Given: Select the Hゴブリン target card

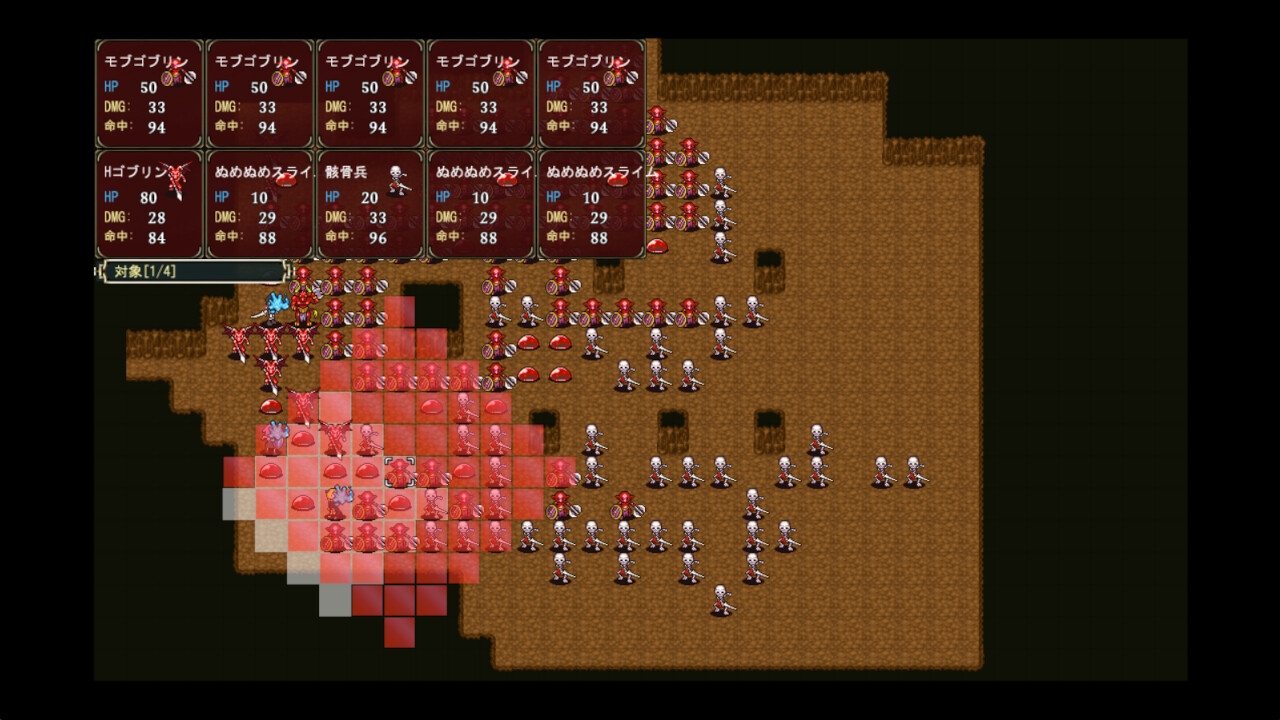Looking at the screenshot, I should (149, 205).
